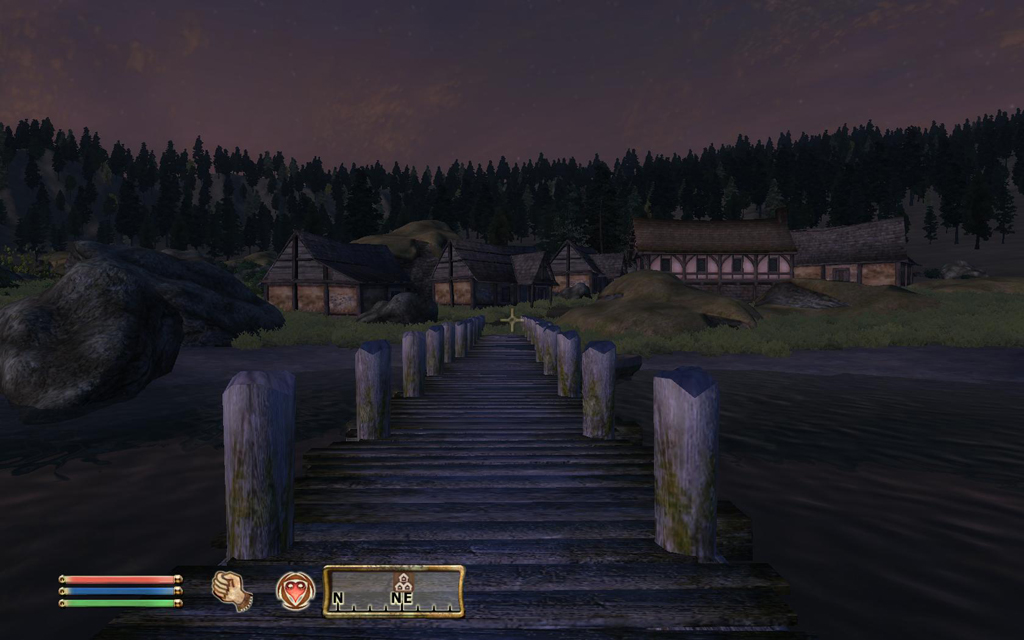Click the settlement marker on the compass

[x=402, y=582]
